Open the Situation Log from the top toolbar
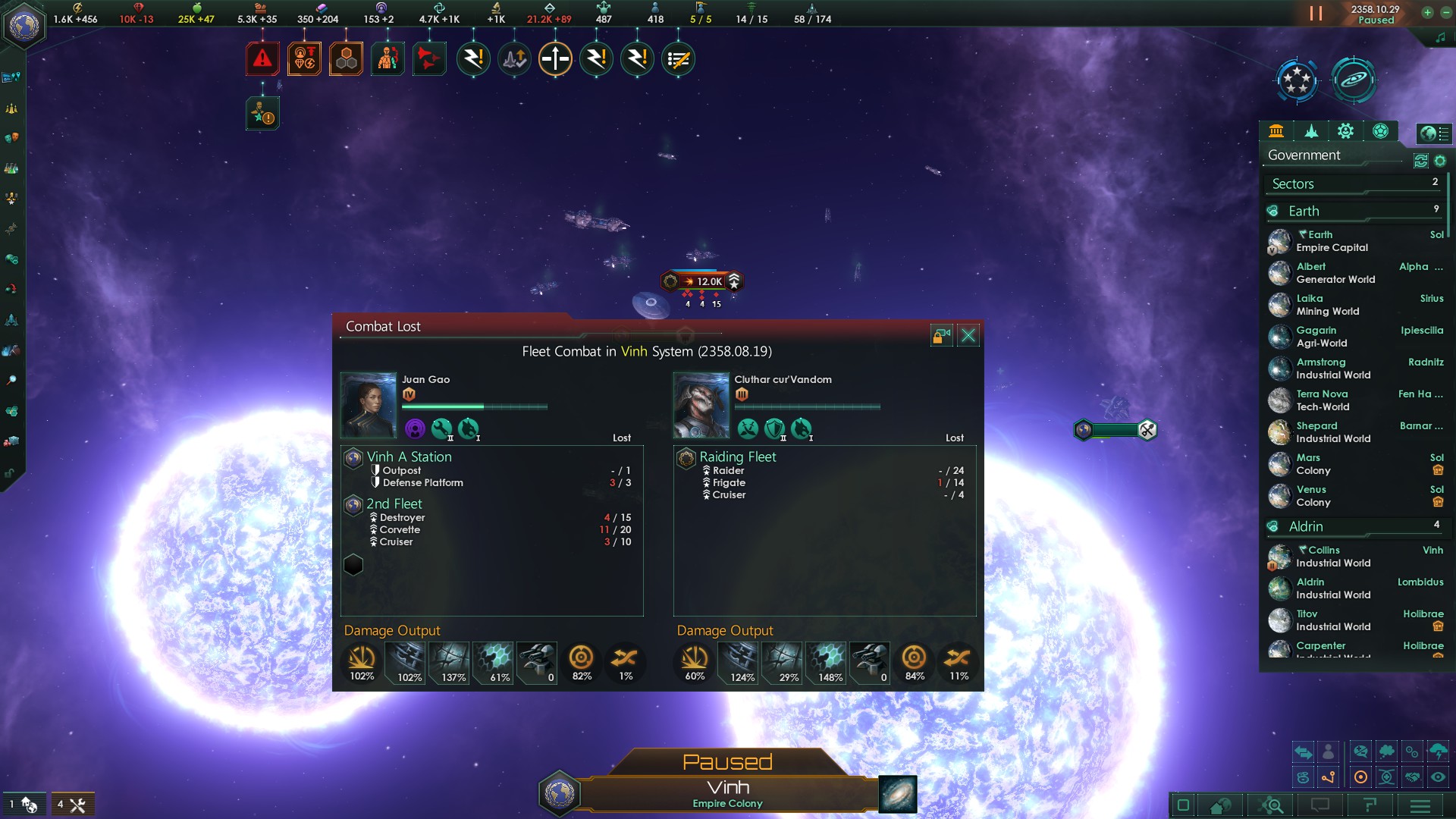Screen dimensions: 1456x819 (x=679, y=58)
